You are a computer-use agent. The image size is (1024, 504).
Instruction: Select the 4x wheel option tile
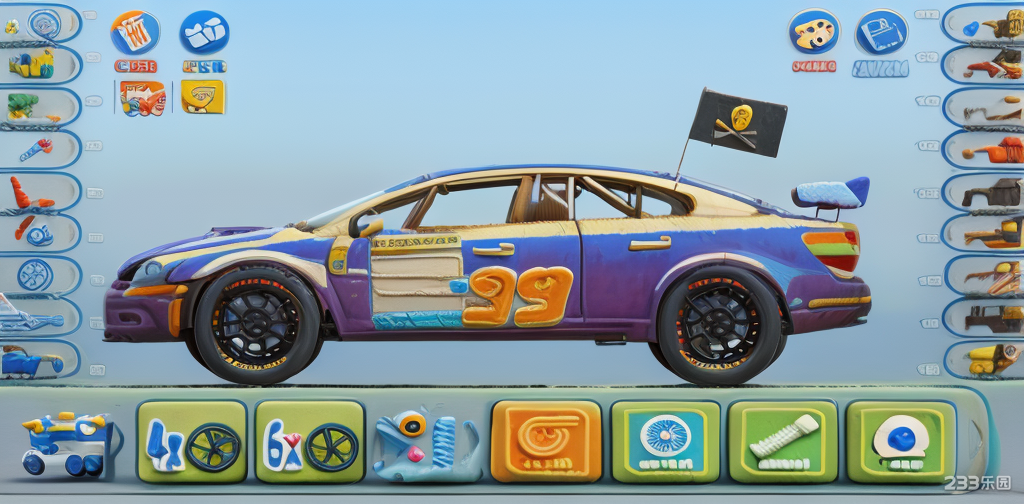pos(192,443)
